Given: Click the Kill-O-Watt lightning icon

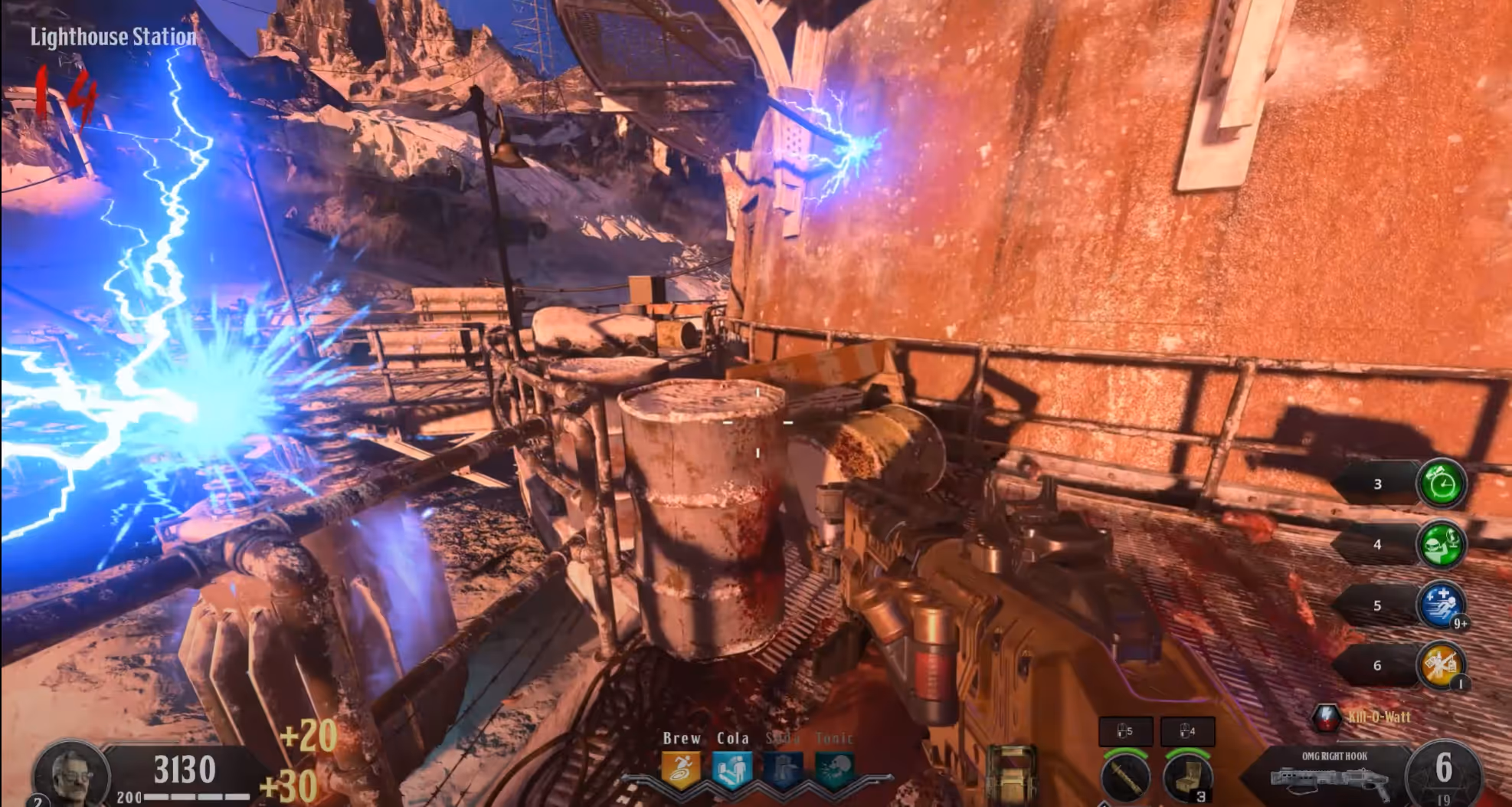Looking at the screenshot, I should click(x=1326, y=717).
